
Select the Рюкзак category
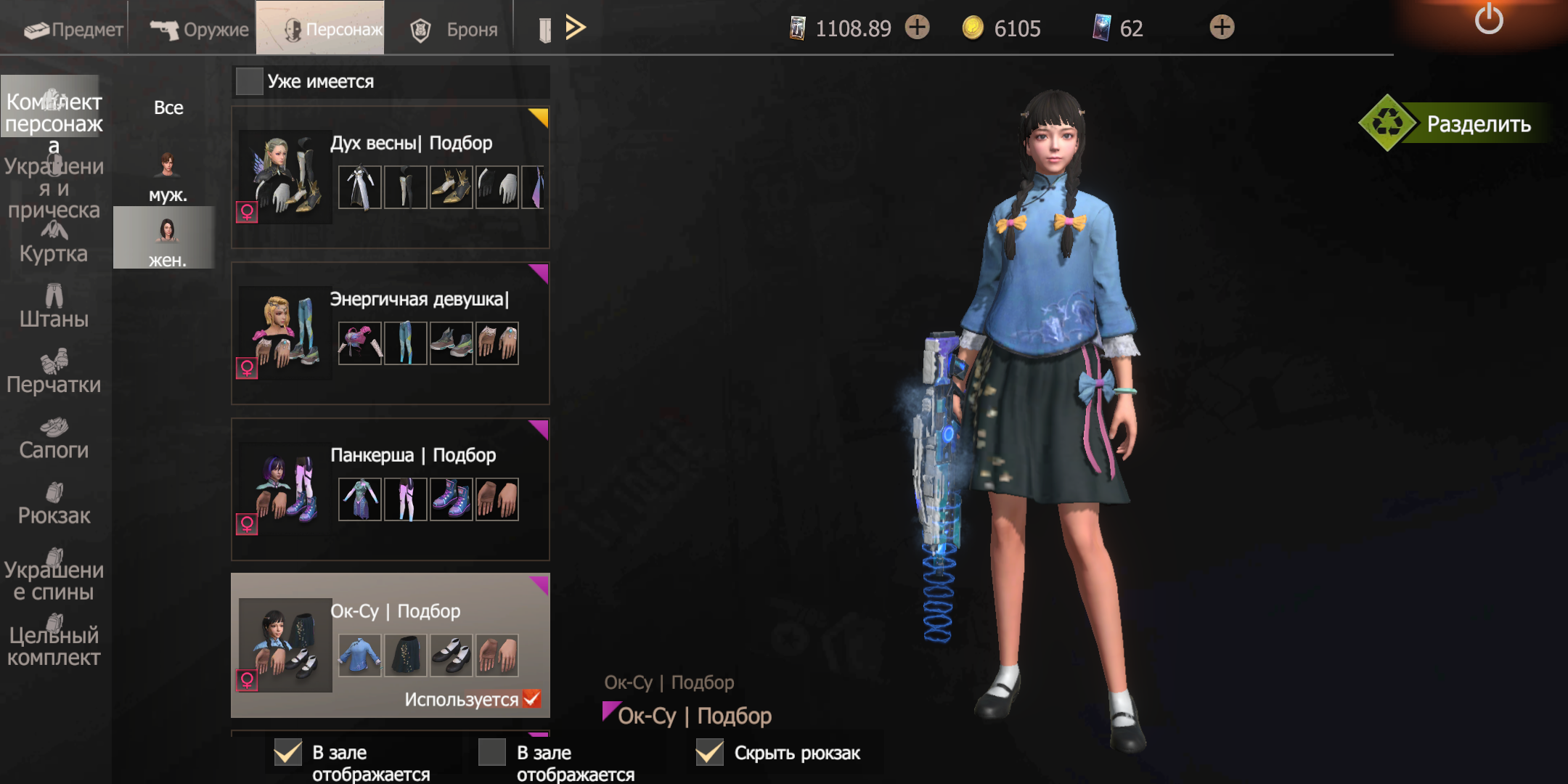[x=54, y=505]
